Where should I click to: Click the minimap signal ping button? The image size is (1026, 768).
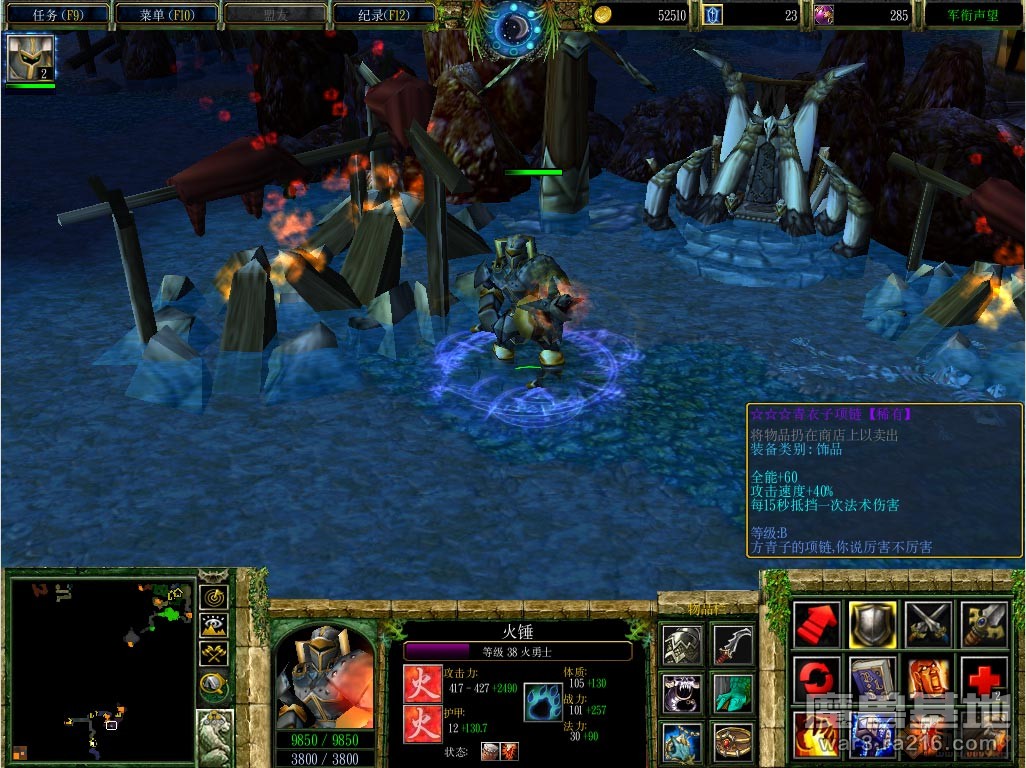pos(214,597)
